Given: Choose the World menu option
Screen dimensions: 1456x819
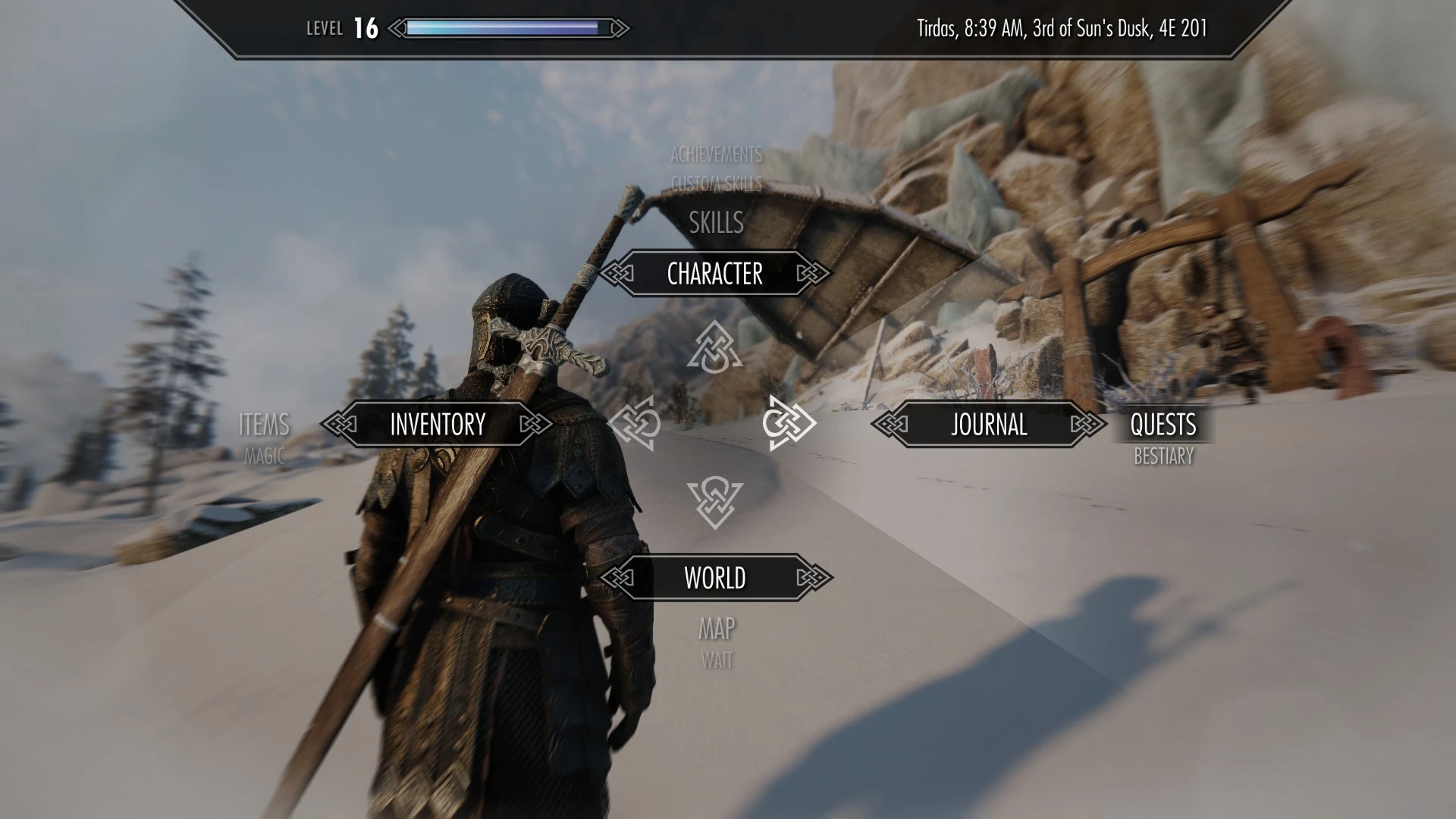Looking at the screenshot, I should (x=714, y=578).
